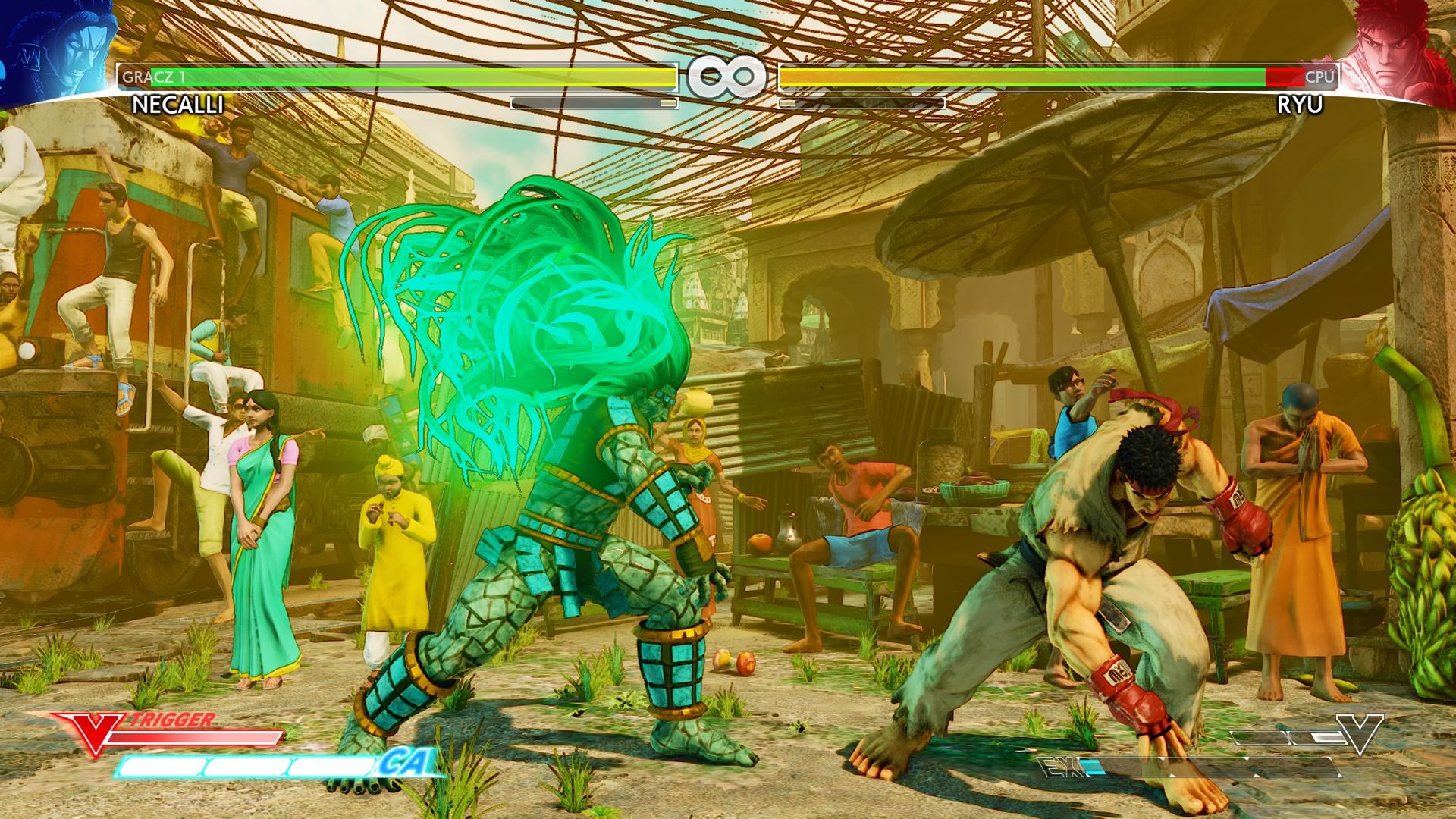Toggle the CPU opponent indicator
This screenshot has height=819, width=1456.
(1319, 78)
